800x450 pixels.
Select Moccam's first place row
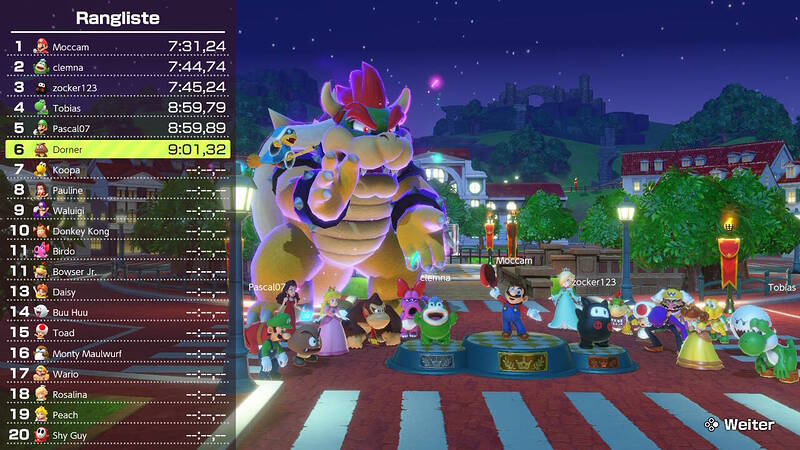click(118, 45)
